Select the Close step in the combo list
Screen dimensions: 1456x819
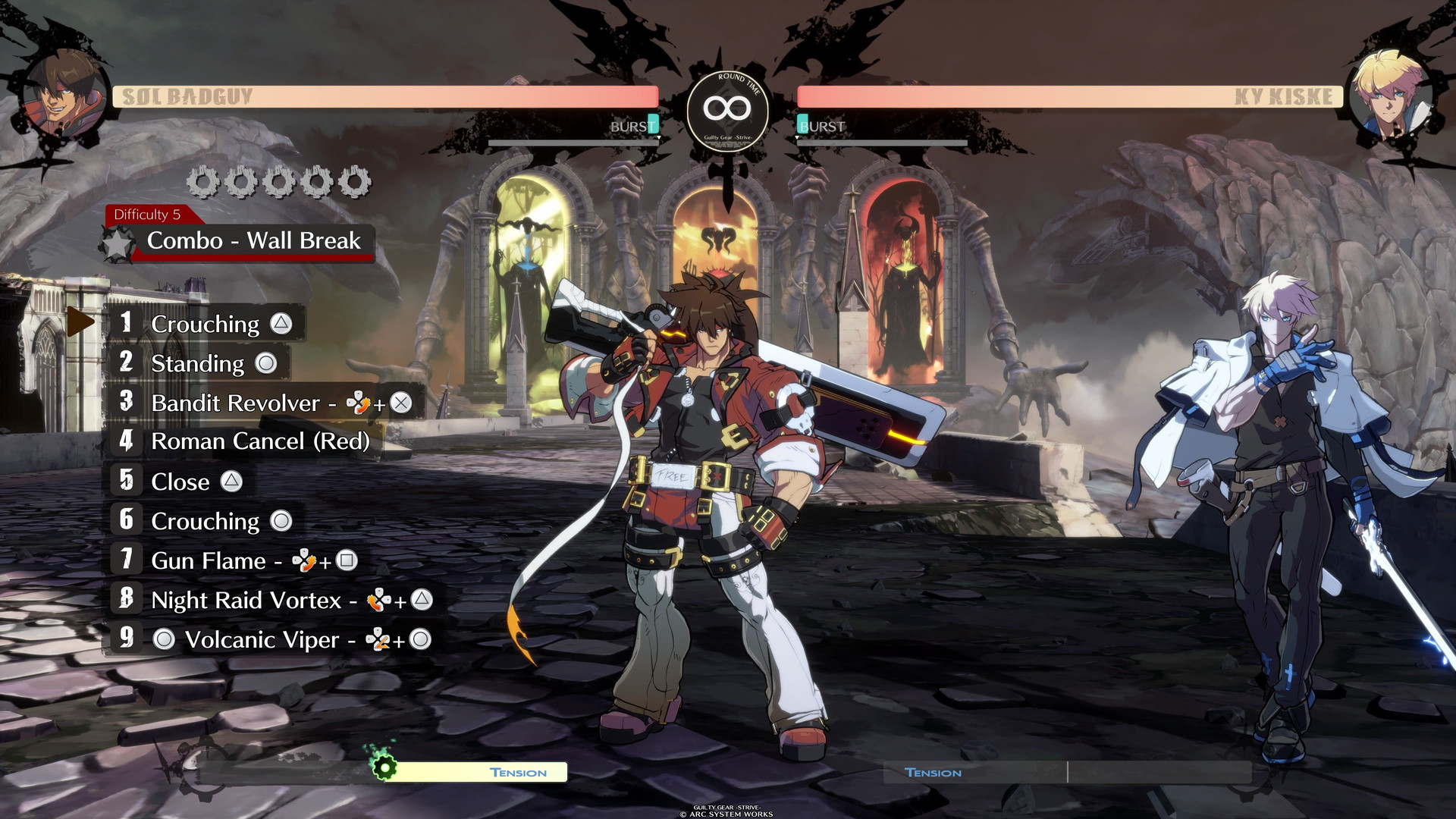(180, 482)
